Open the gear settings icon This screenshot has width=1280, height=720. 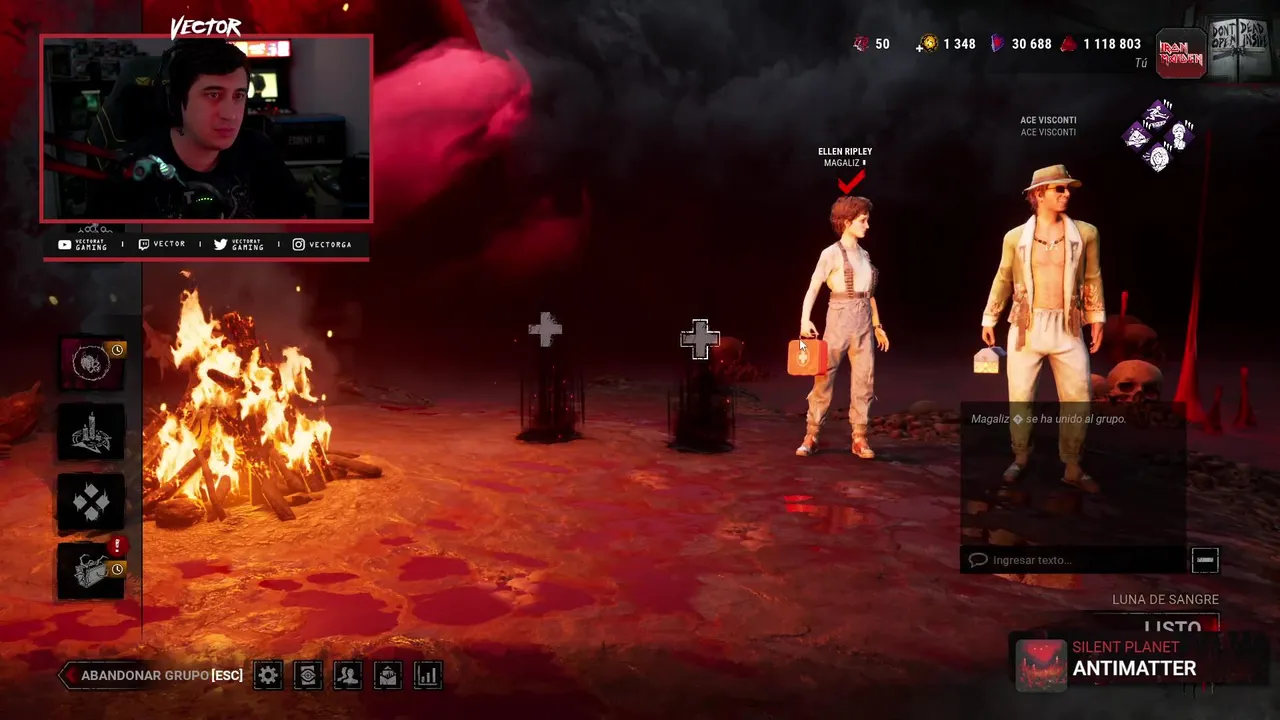coord(268,676)
